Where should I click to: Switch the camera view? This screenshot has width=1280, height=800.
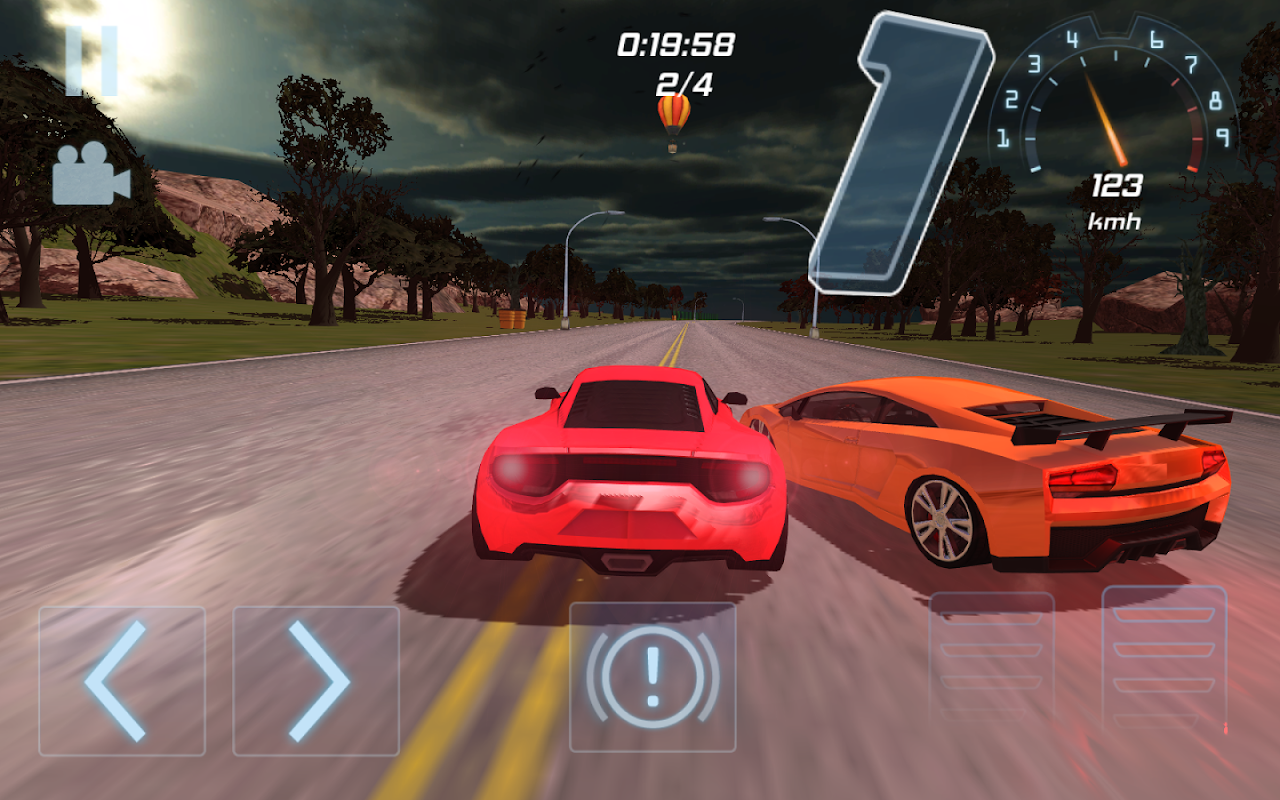click(91, 173)
